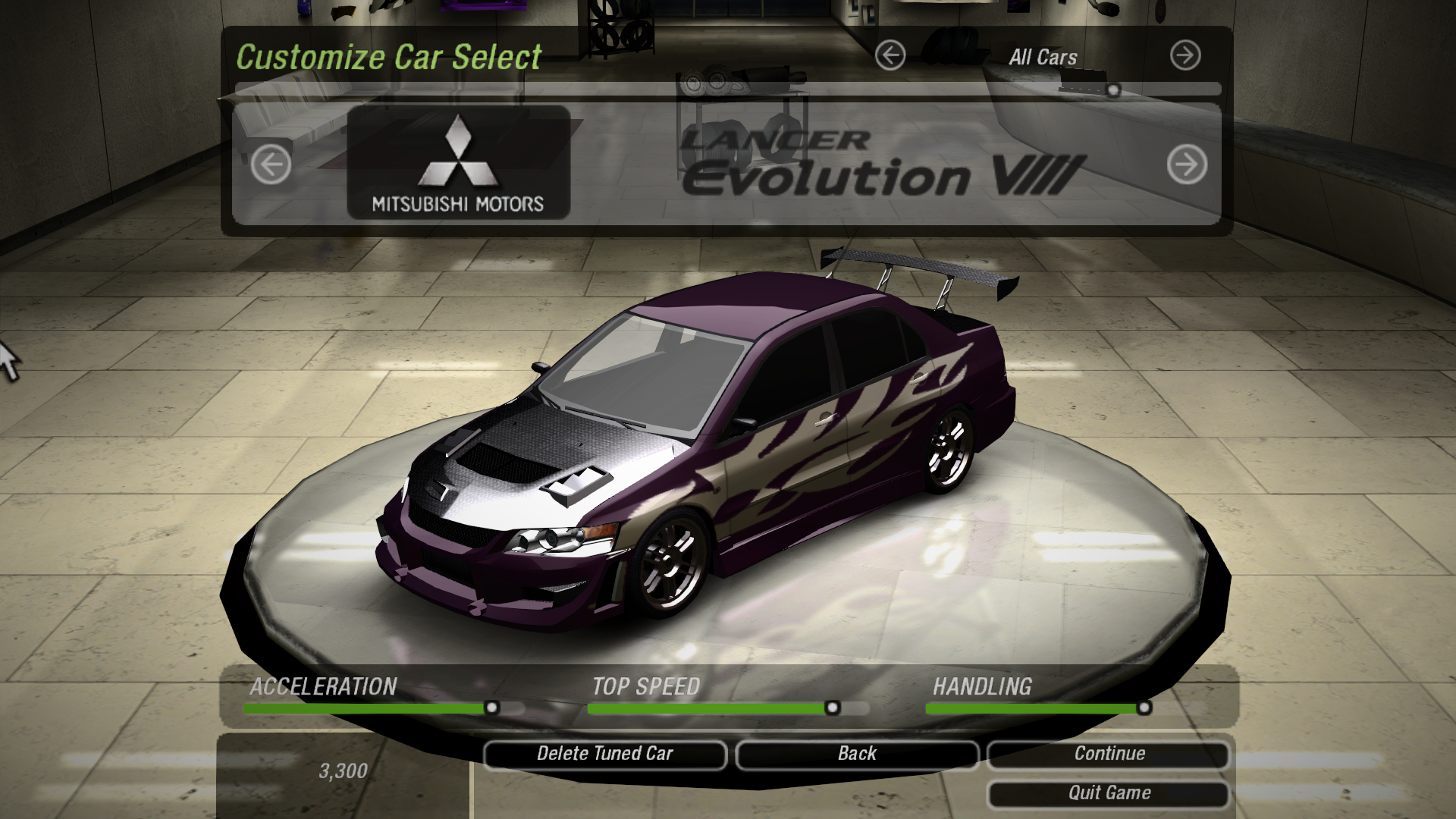Switch to previous car category filter

point(890,55)
